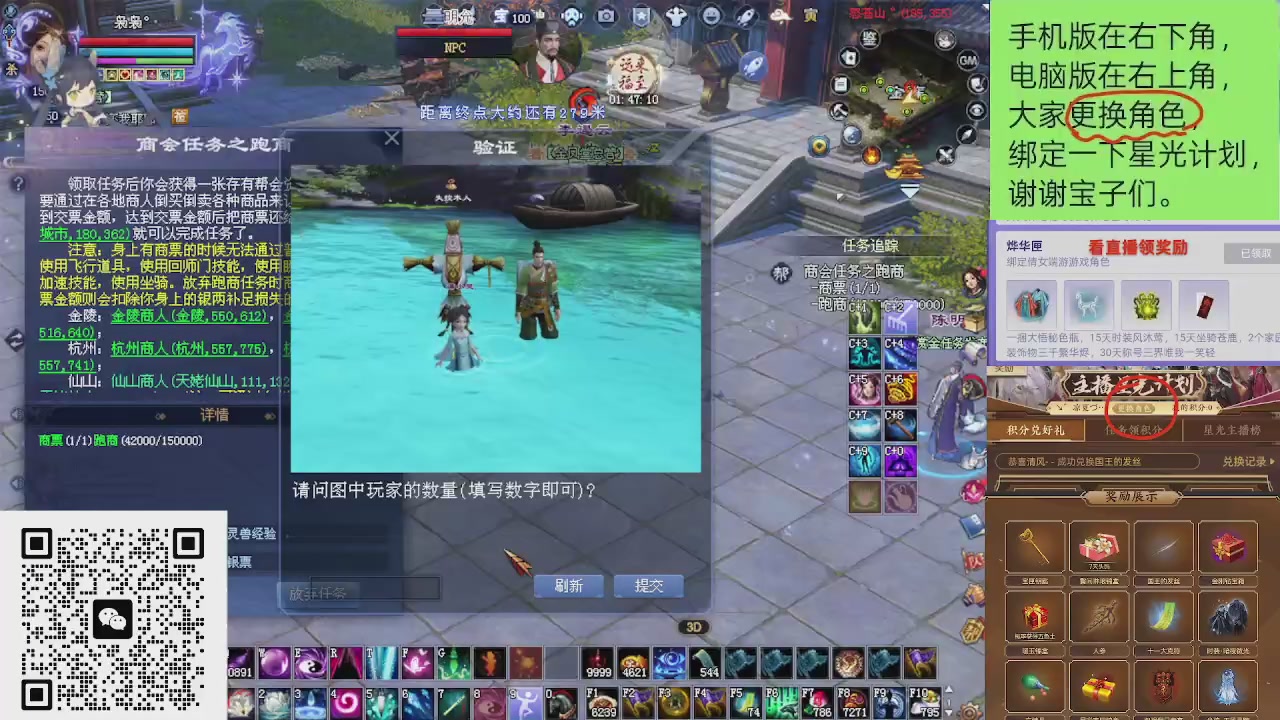Image resolution: width=1280 pixels, height=720 pixels.
Task: Switch to the 星光主播榜 tab
Action: tap(1230, 429)
